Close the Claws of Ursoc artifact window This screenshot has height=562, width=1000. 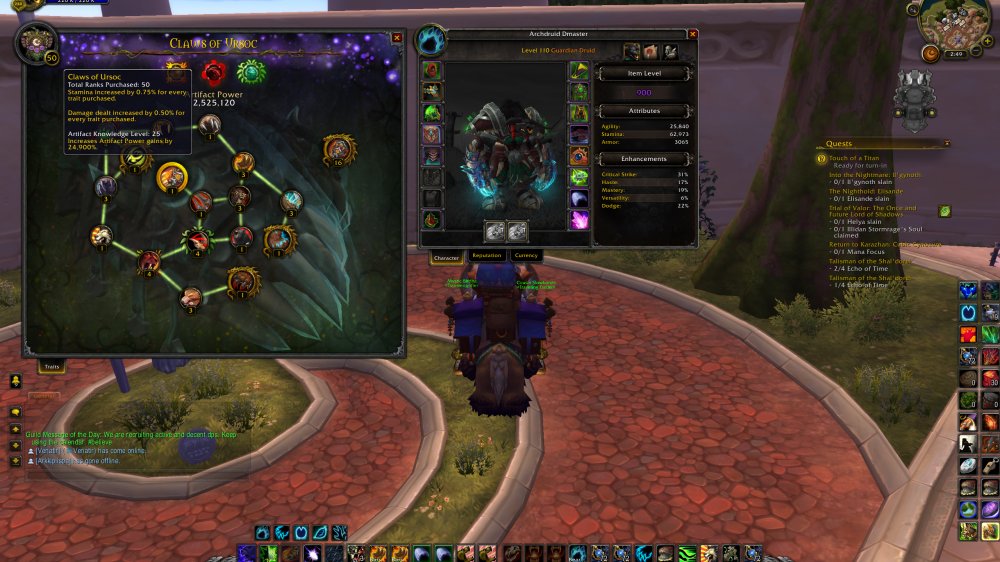point(397,38)
